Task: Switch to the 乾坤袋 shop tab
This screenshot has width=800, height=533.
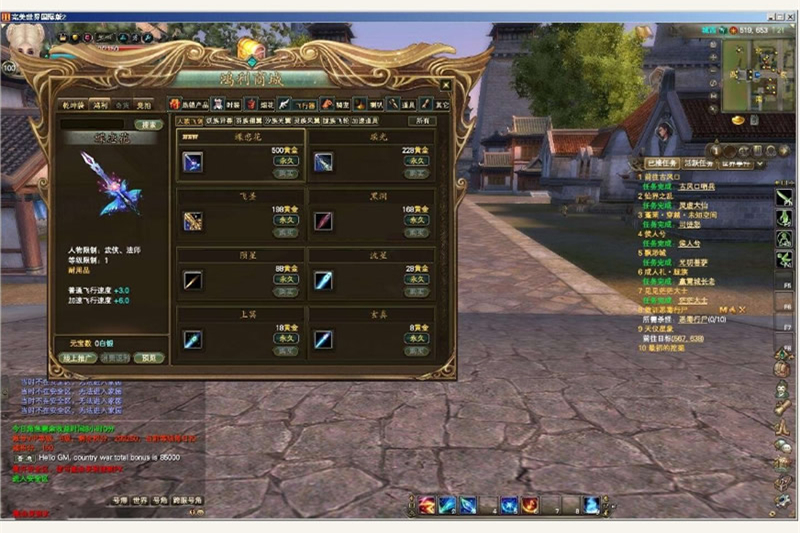Action: [73, 104]
